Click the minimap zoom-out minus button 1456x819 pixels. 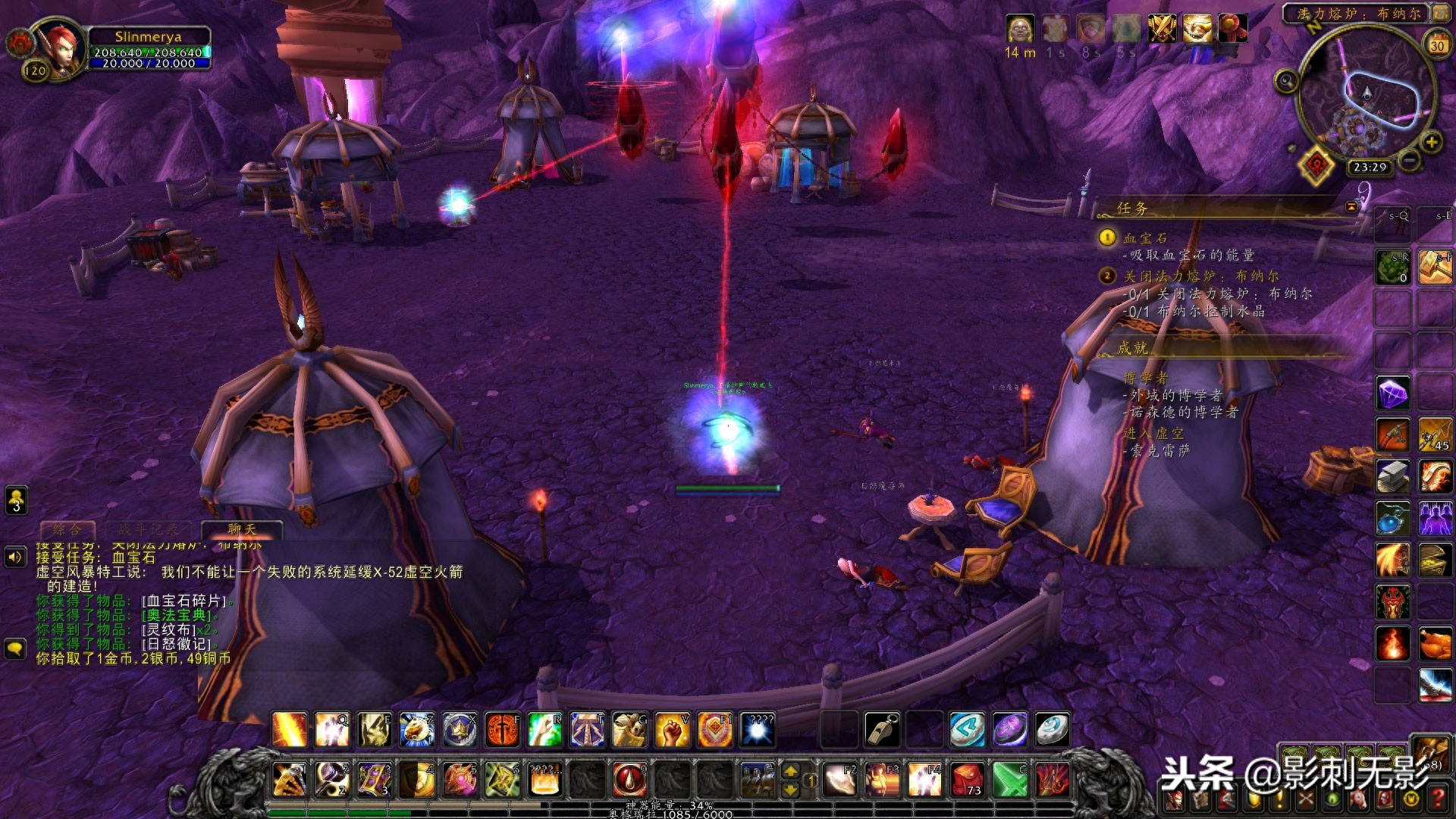coord(1409,160)
